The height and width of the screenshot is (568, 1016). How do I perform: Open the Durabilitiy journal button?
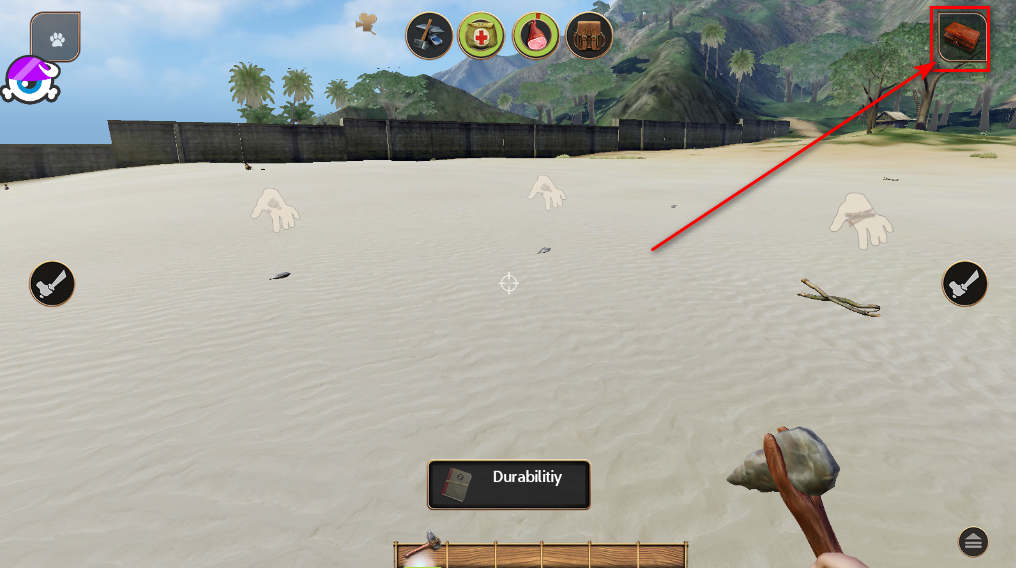point(509,485)
